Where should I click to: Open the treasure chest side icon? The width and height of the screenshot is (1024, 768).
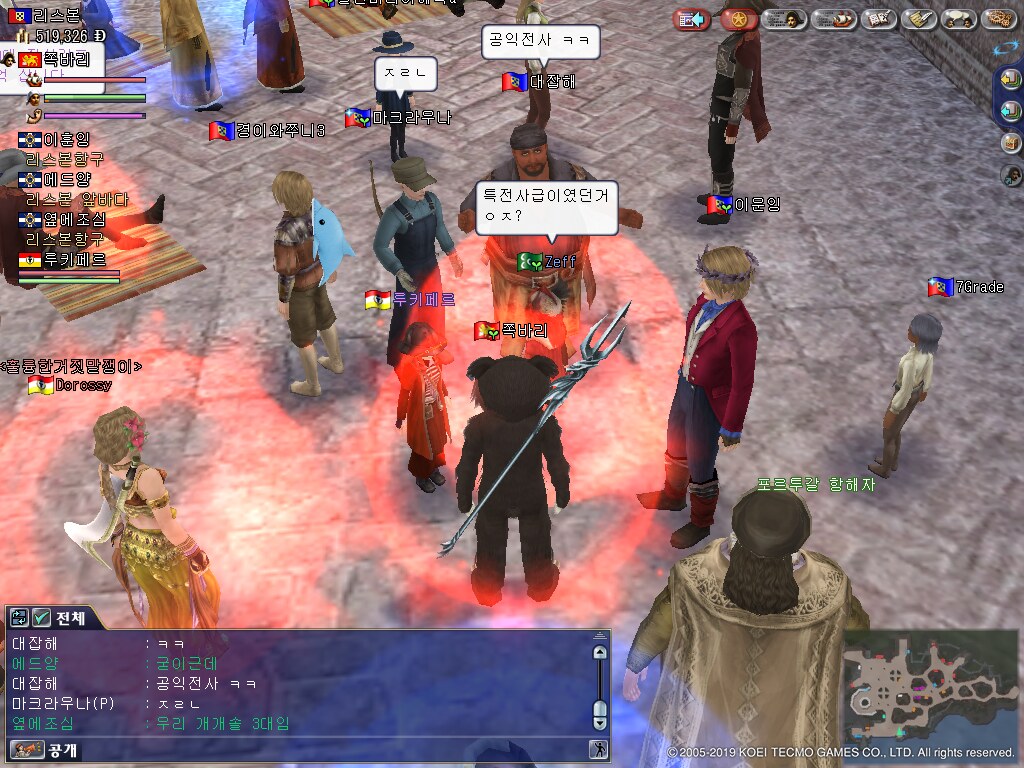(1011, 143)
